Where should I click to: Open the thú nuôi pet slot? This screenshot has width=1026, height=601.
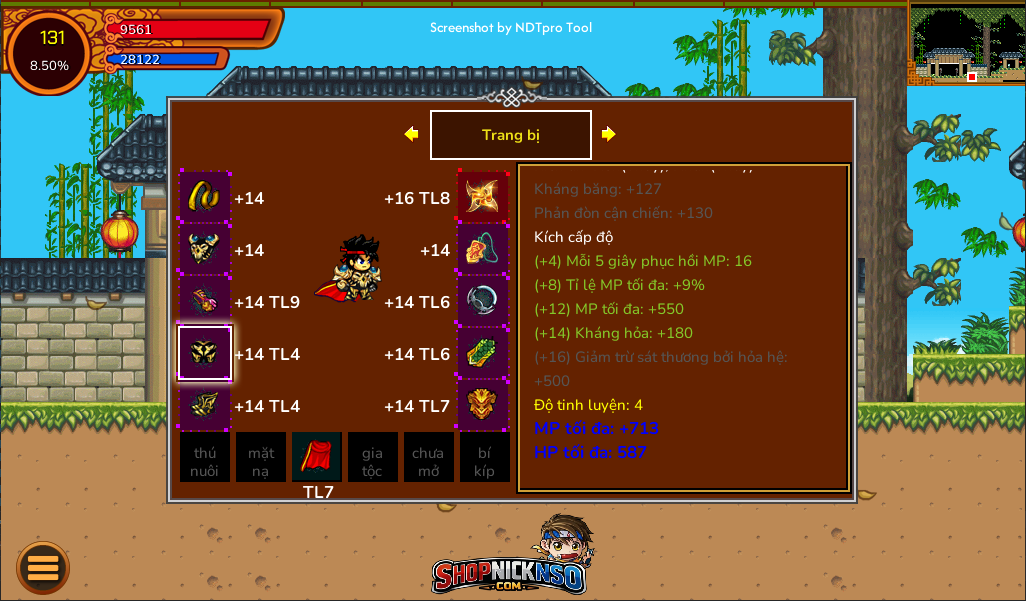[x=205, y=458]
